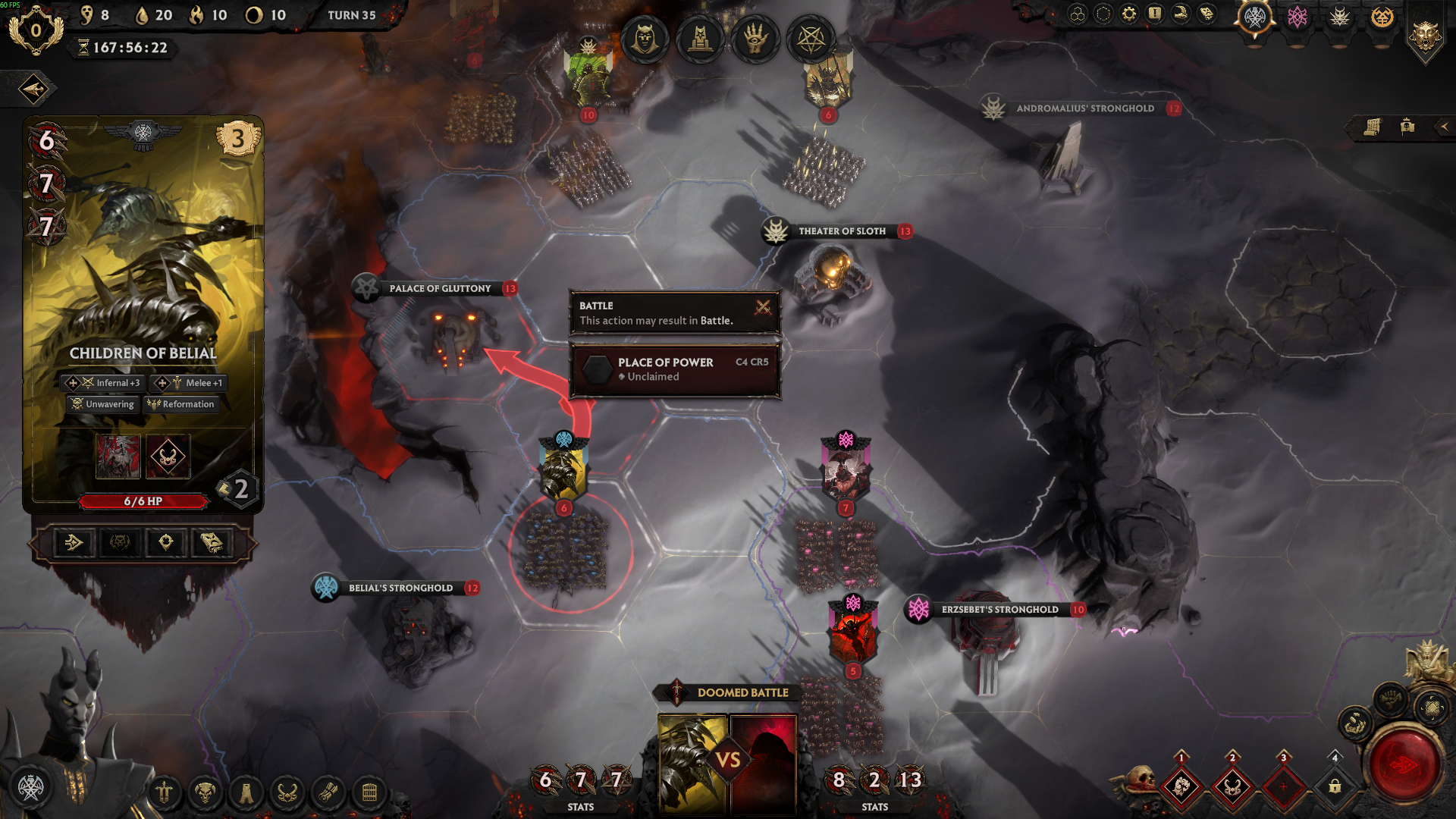Open the scroll icon on right panel
This screenshot has width=1456, height=819.
click(x=1372, y=127)
